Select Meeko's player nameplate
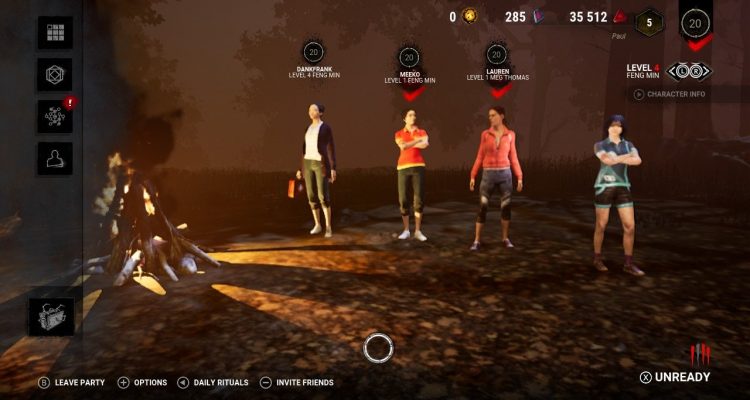Viewport: 750px width, 400px height. click(x=408, y=72)
